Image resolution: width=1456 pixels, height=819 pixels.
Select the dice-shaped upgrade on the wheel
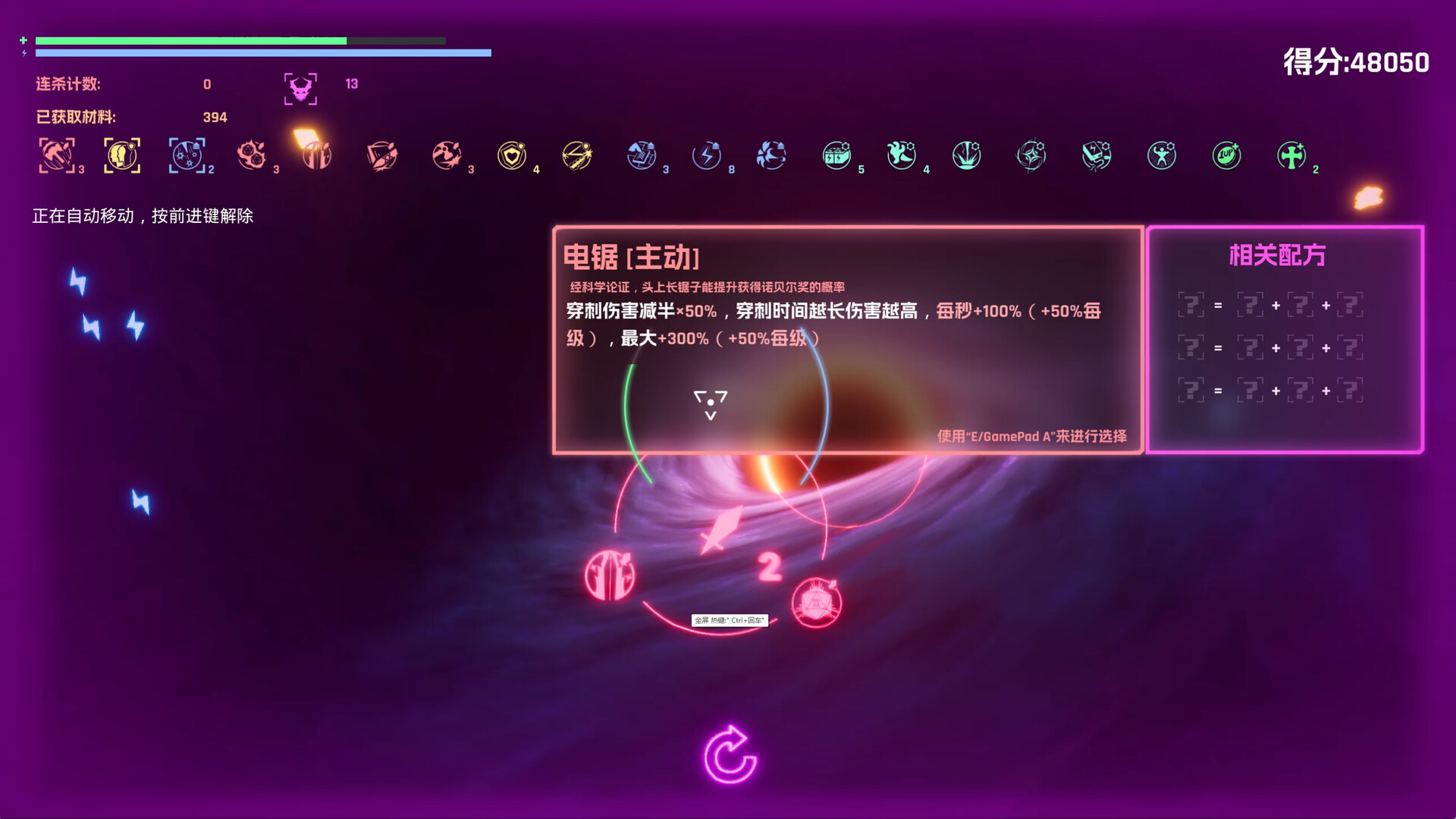(815, 601)
